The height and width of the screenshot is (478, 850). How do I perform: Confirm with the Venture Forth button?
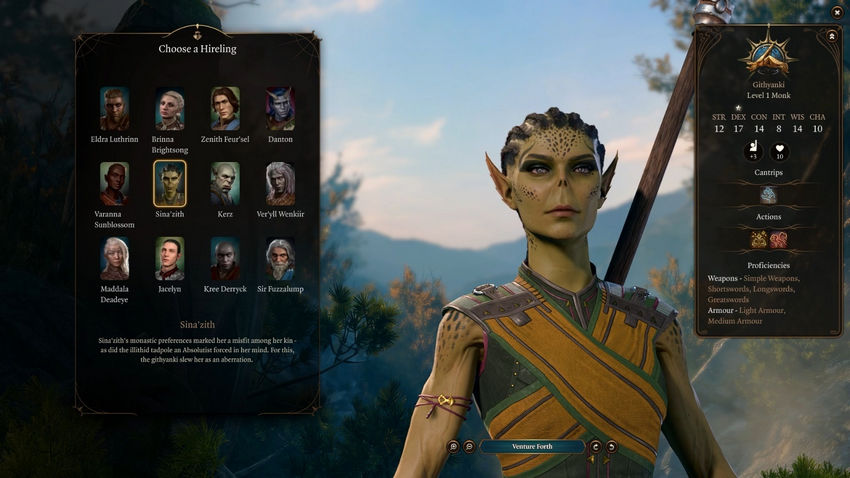pos(532,447)
